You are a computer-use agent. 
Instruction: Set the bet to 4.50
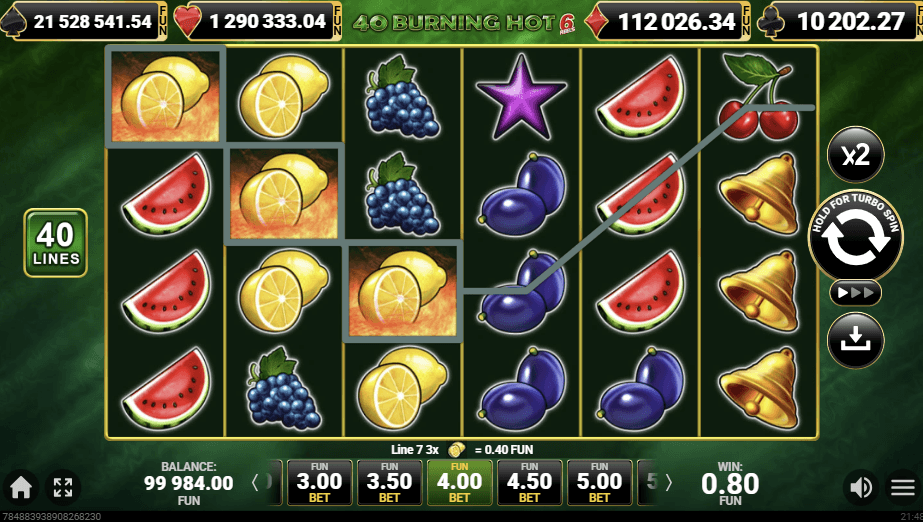(x=529, y=483)
